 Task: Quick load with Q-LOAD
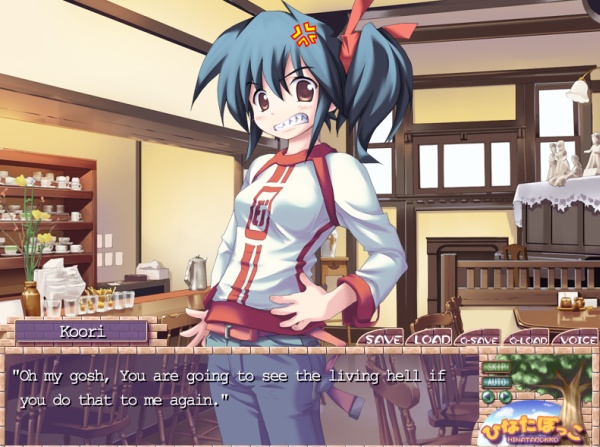tap(526, 338)
